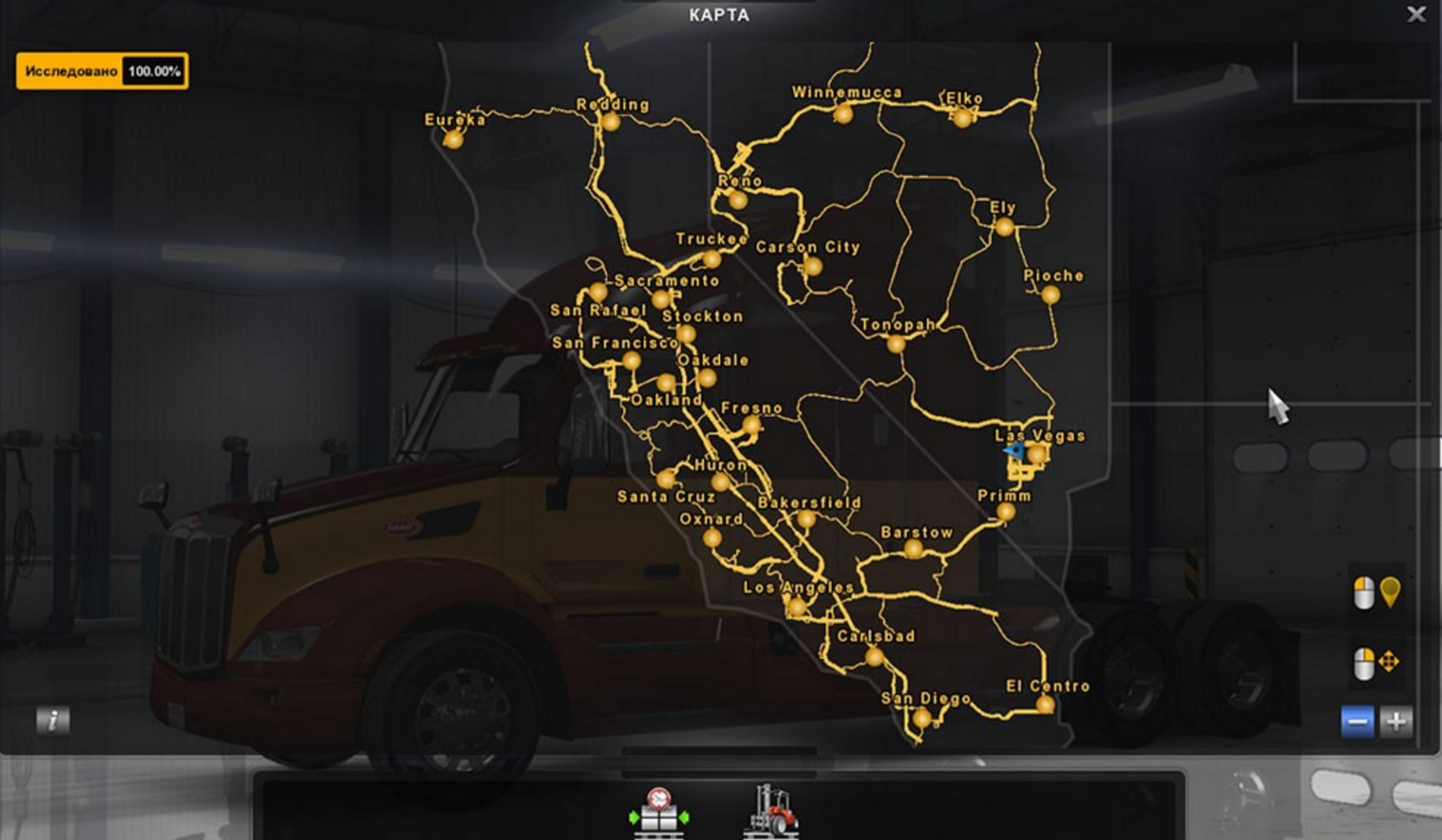Click the Reno city marker

tap(740, 200)
